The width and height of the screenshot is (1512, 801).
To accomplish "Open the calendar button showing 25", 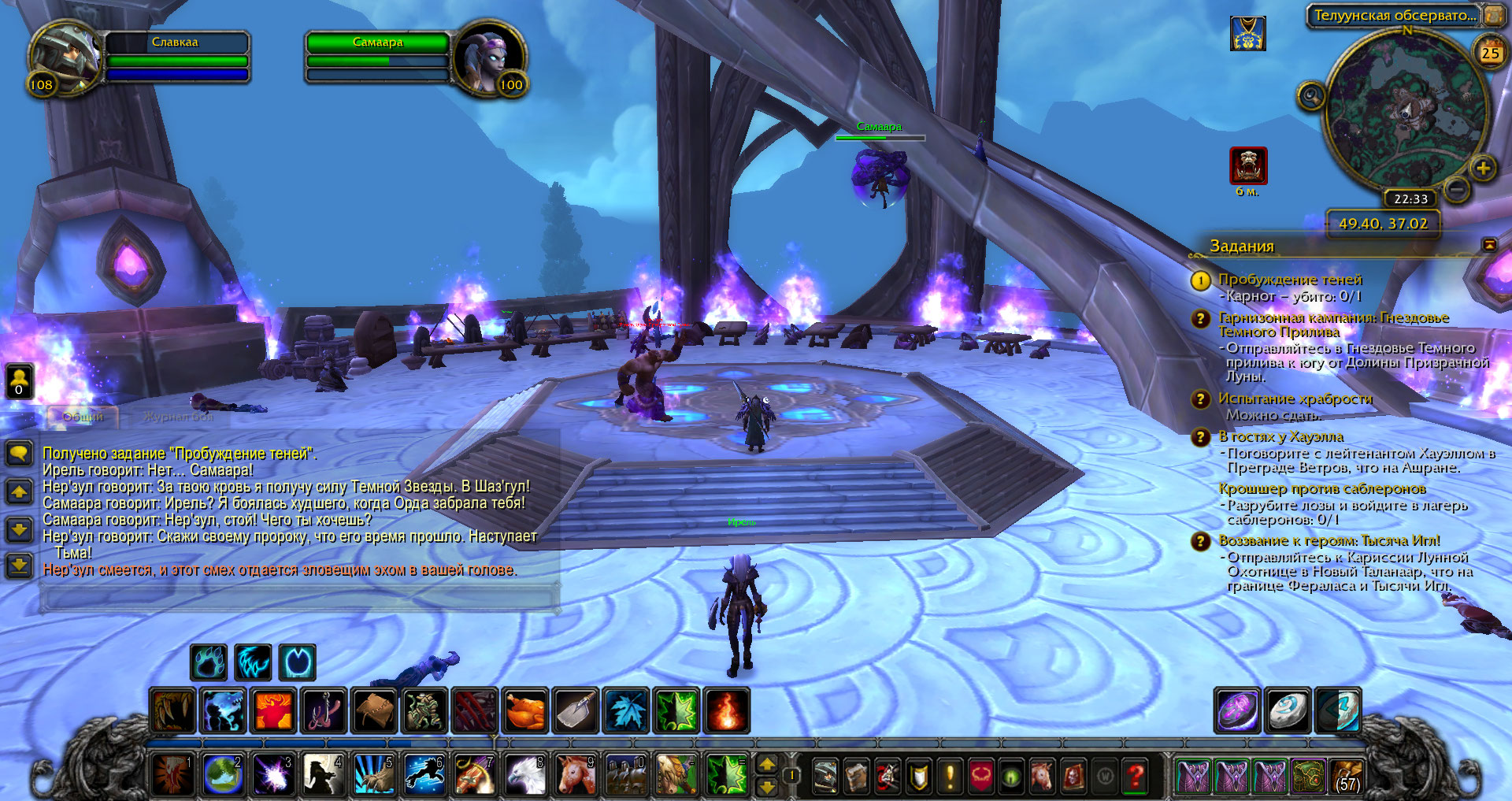I will click(1490, 52).
